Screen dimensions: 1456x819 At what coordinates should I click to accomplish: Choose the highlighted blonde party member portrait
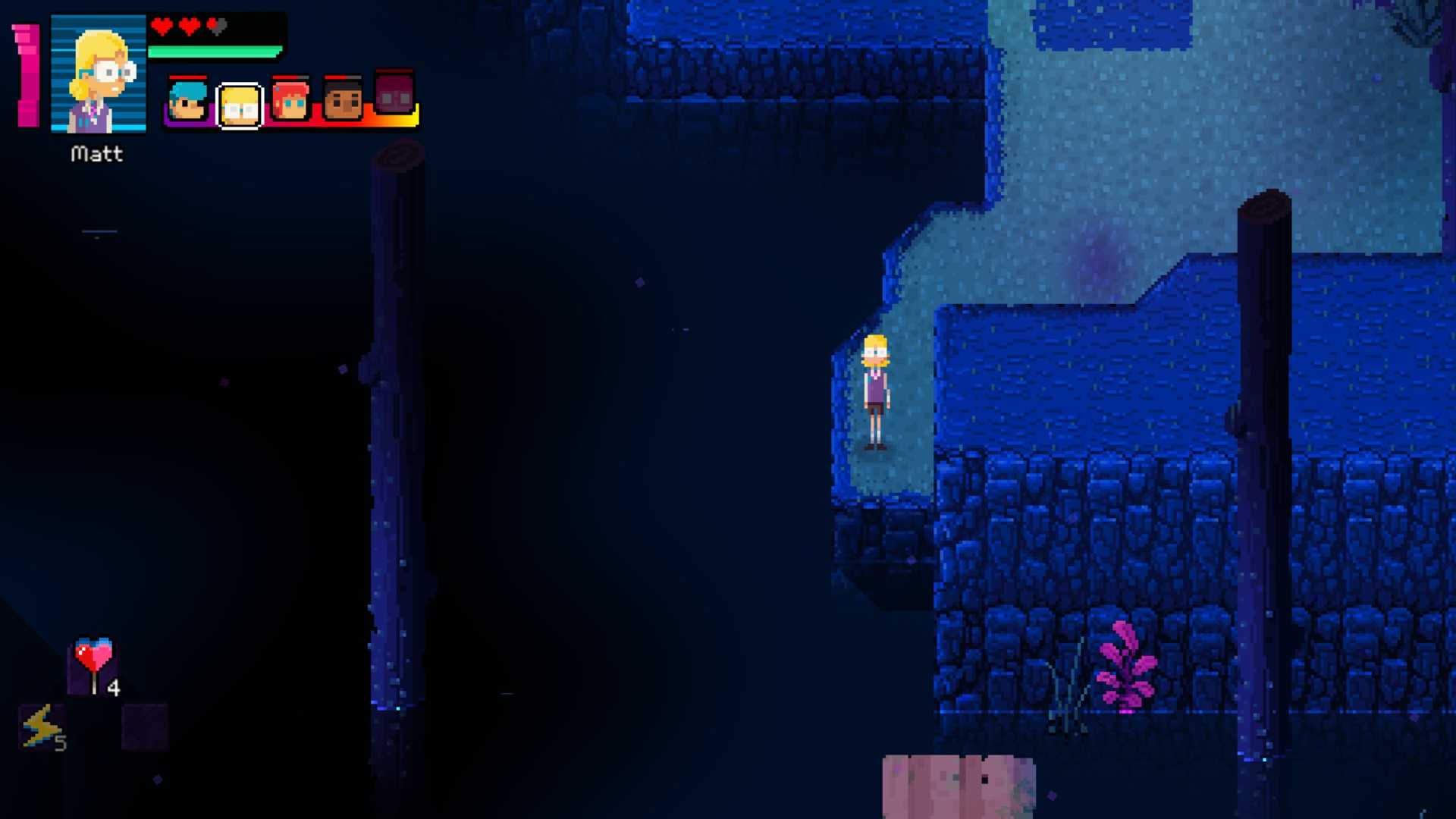pos(240,105)
